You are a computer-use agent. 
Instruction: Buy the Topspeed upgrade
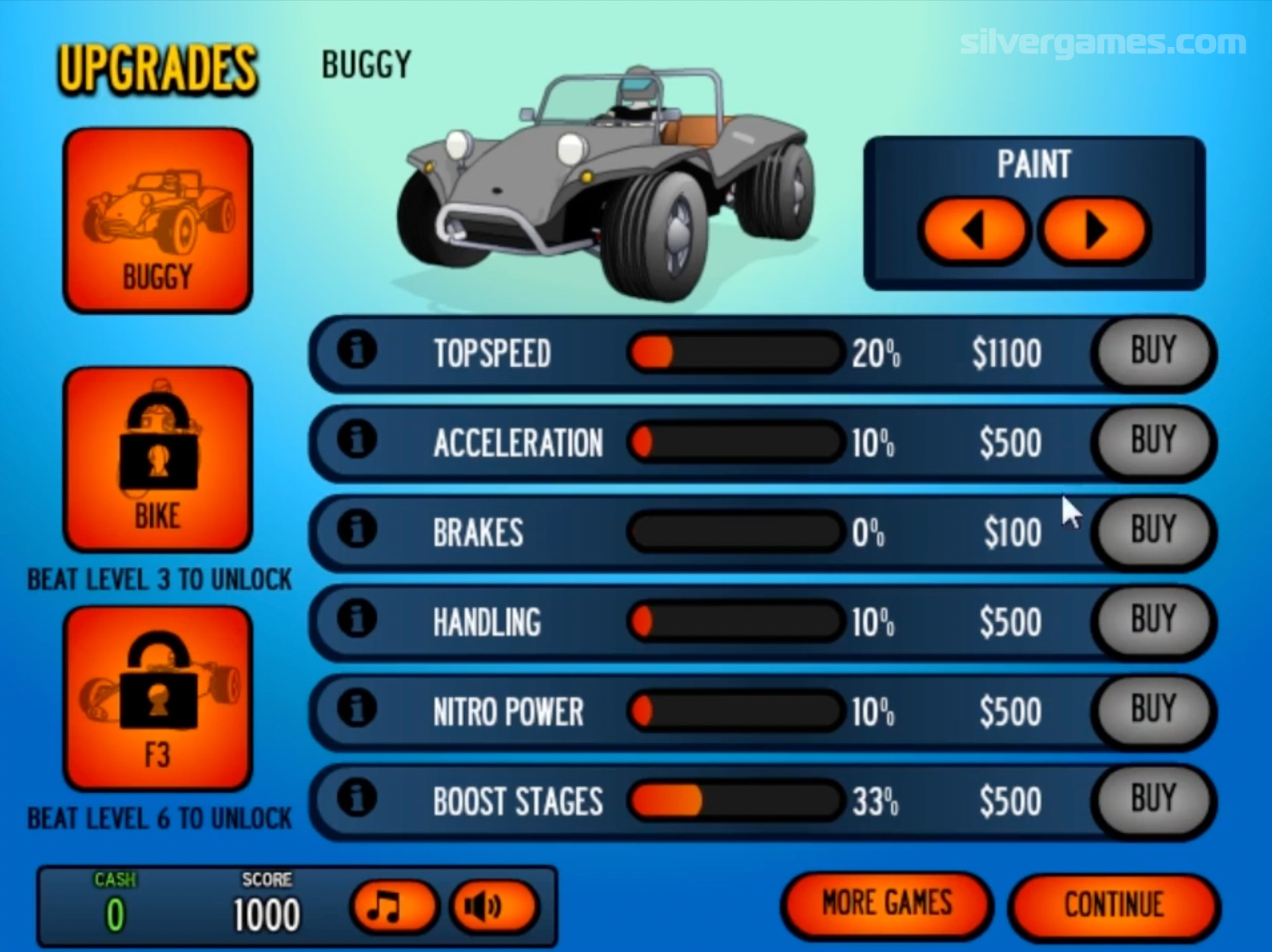(x=1152, y=352)
